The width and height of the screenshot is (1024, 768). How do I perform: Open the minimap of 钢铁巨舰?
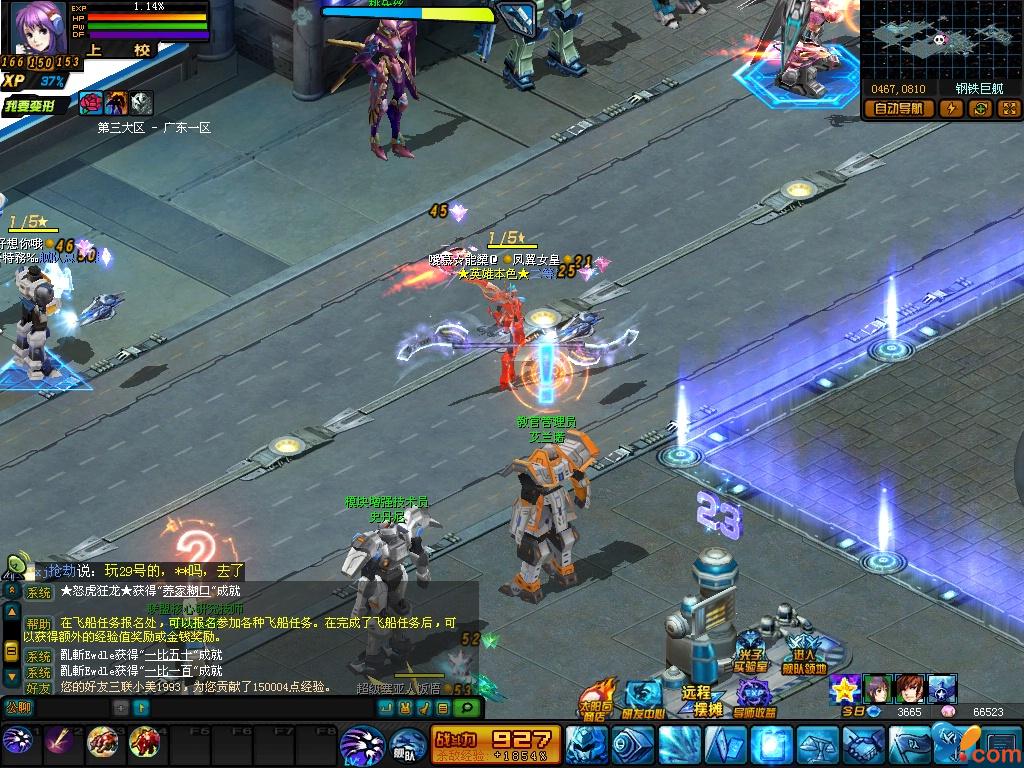click(939, 38)
